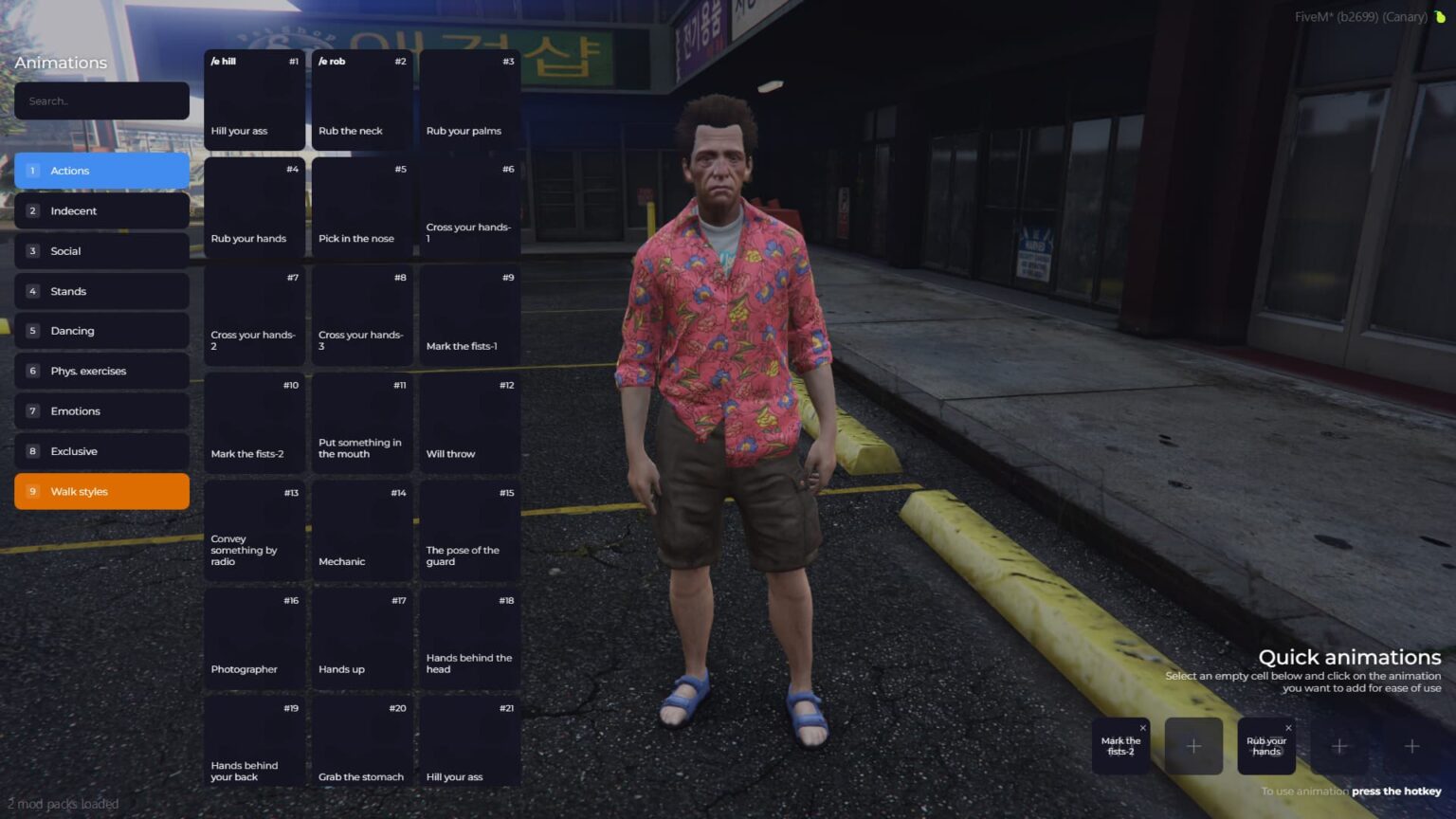
Task: Switch to the Indecent category
Action: (101, 210)
